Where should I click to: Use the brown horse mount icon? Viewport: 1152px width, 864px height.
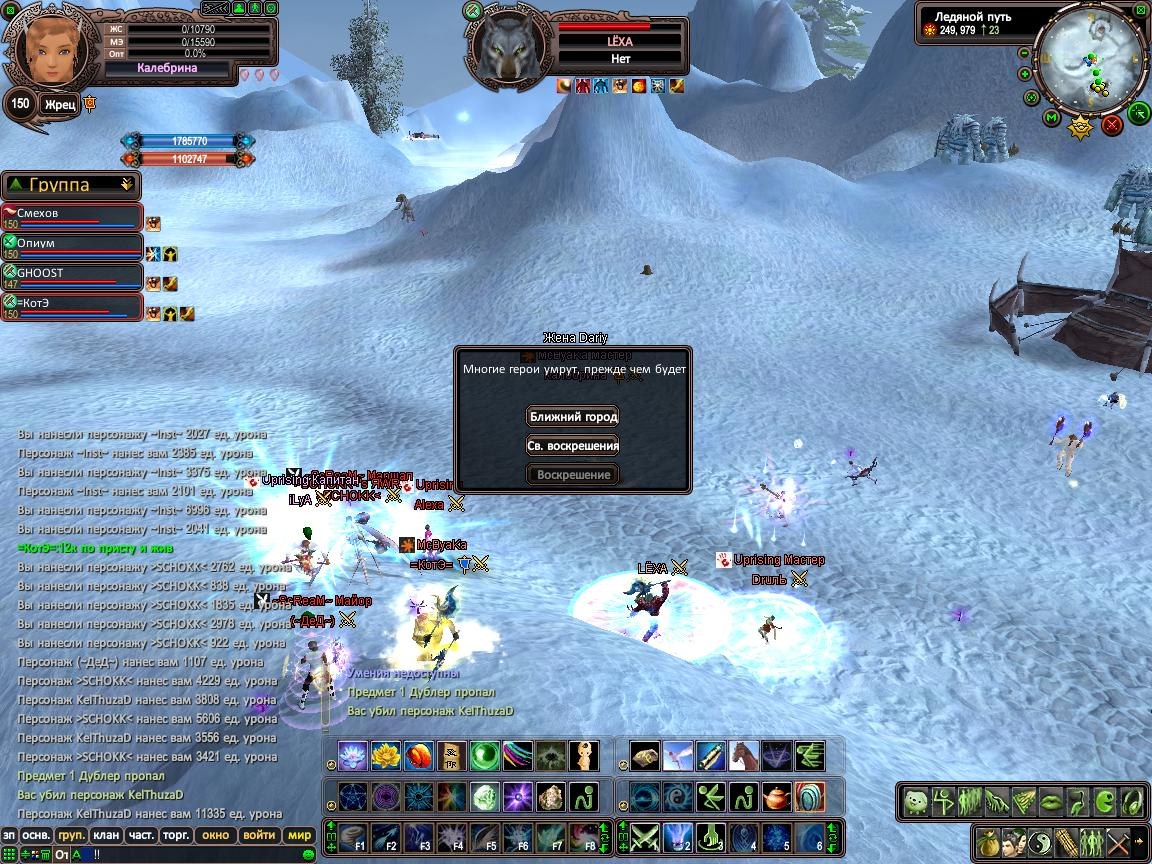pyautogui.click(x=744, y=756)
